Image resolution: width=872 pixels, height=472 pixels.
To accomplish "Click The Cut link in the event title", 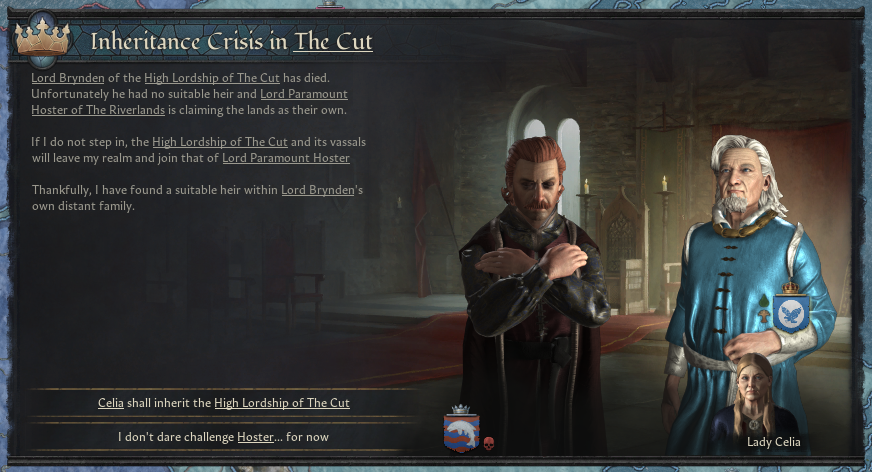I will coord(333,41).
